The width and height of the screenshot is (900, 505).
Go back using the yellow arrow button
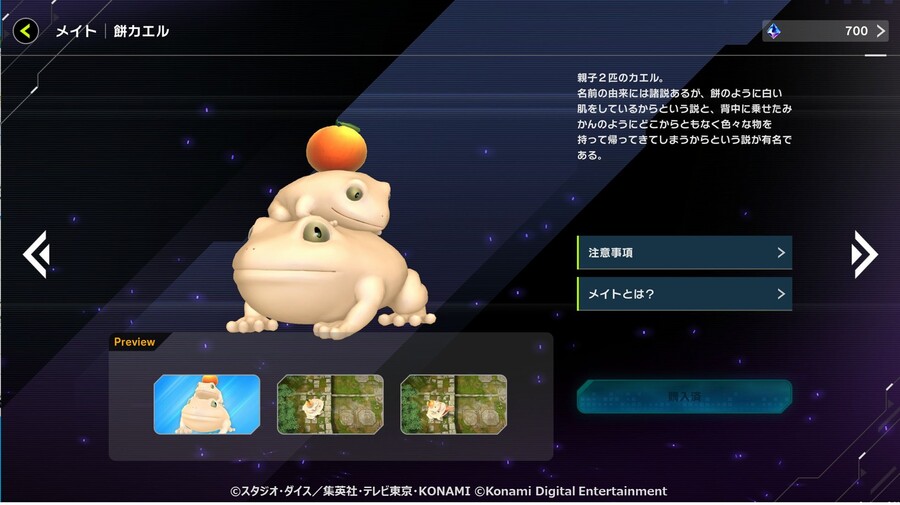coord(26,31)
